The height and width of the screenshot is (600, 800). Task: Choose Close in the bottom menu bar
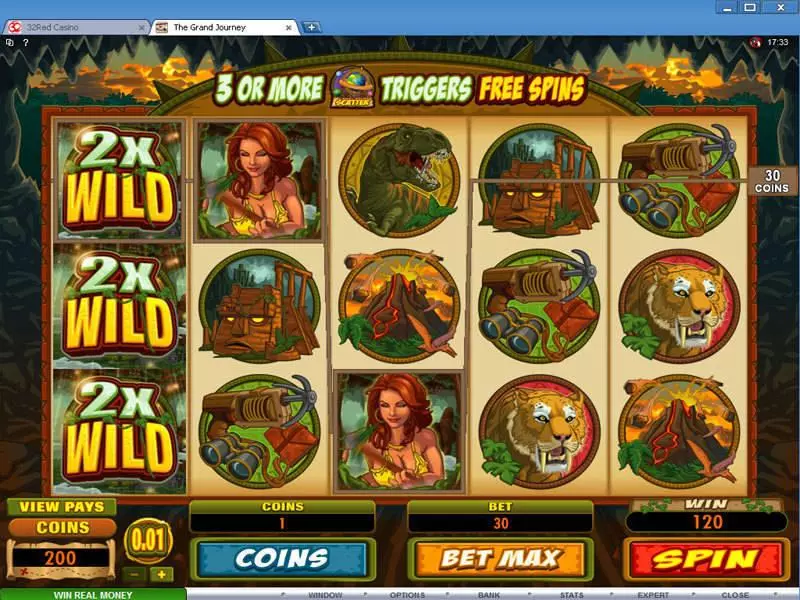tap(735, 594)
